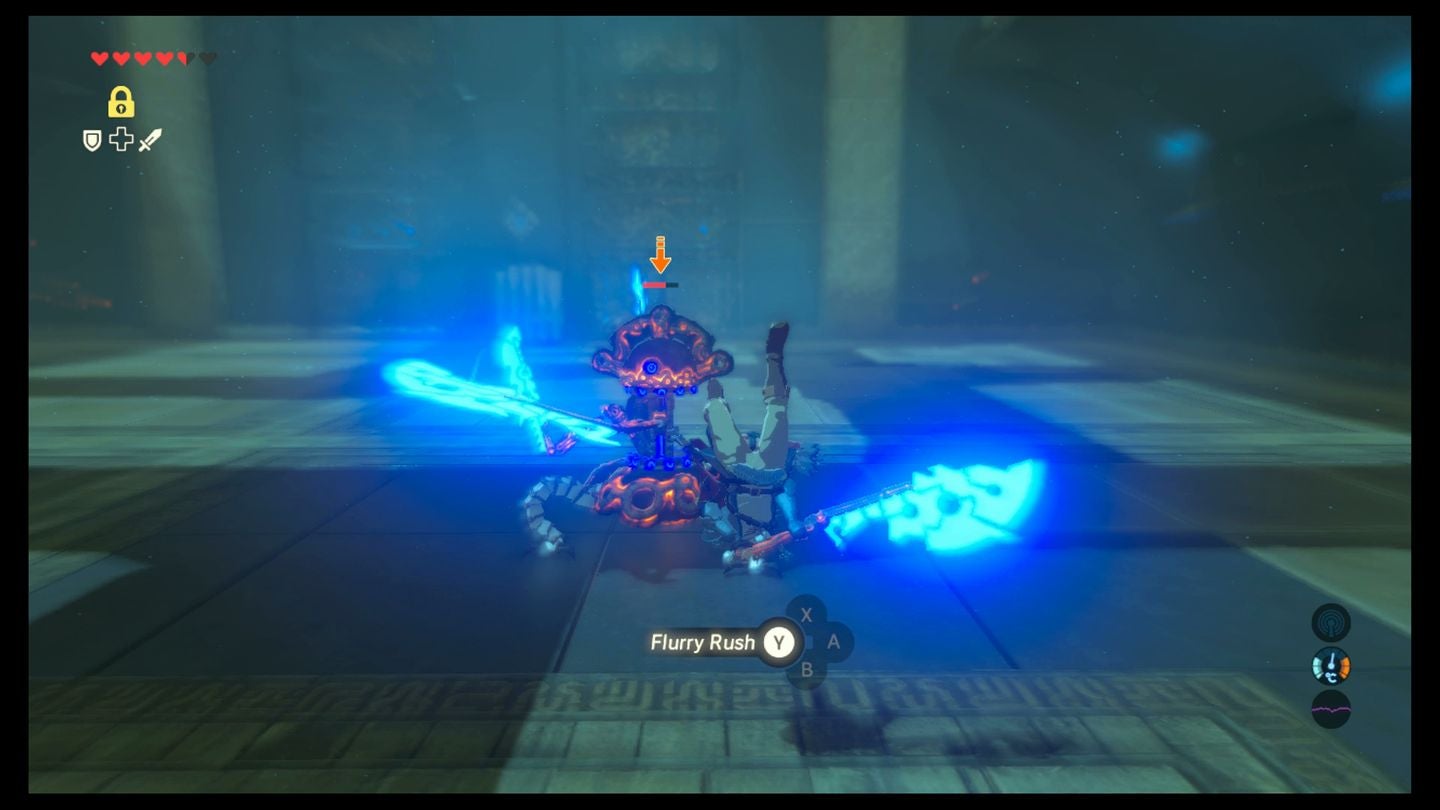Expand the A button on the right

click(x=833, y=643)
